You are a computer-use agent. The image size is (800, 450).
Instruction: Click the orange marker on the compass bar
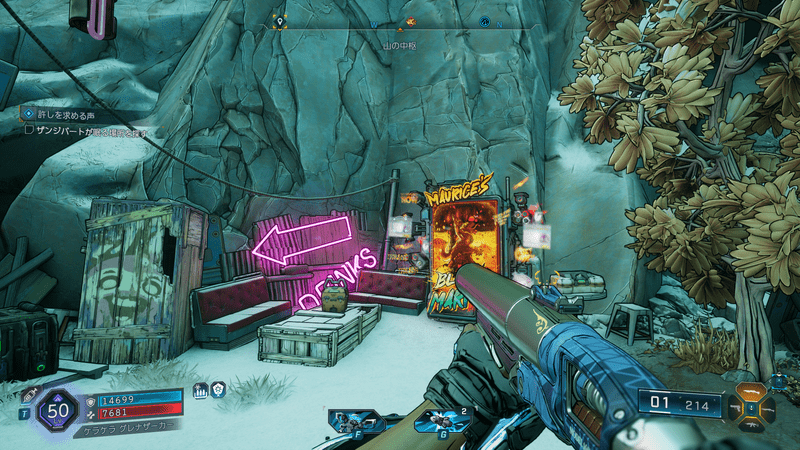point(409,22)
